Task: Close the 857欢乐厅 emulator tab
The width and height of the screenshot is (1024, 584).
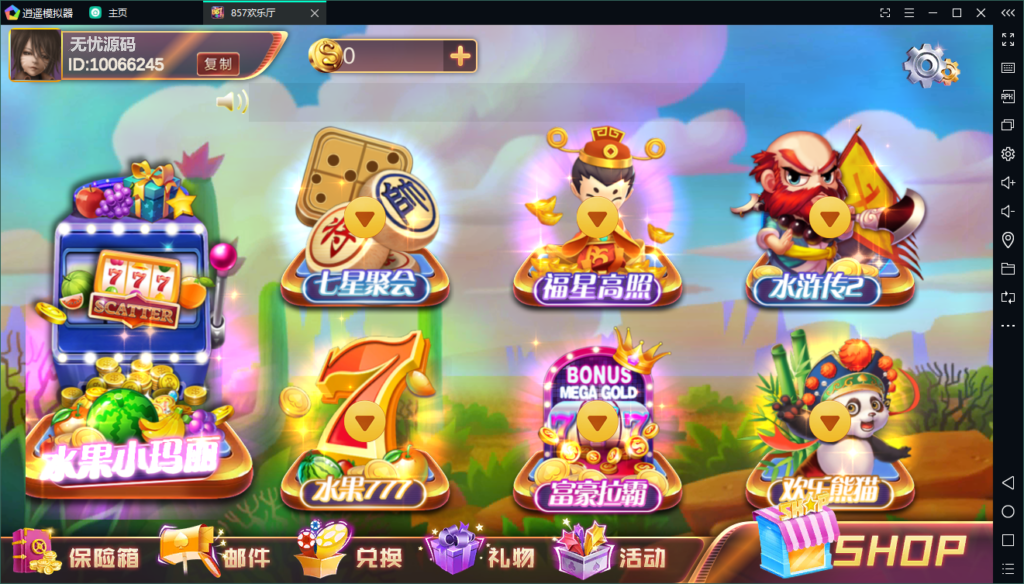Action: pos(315,12)
